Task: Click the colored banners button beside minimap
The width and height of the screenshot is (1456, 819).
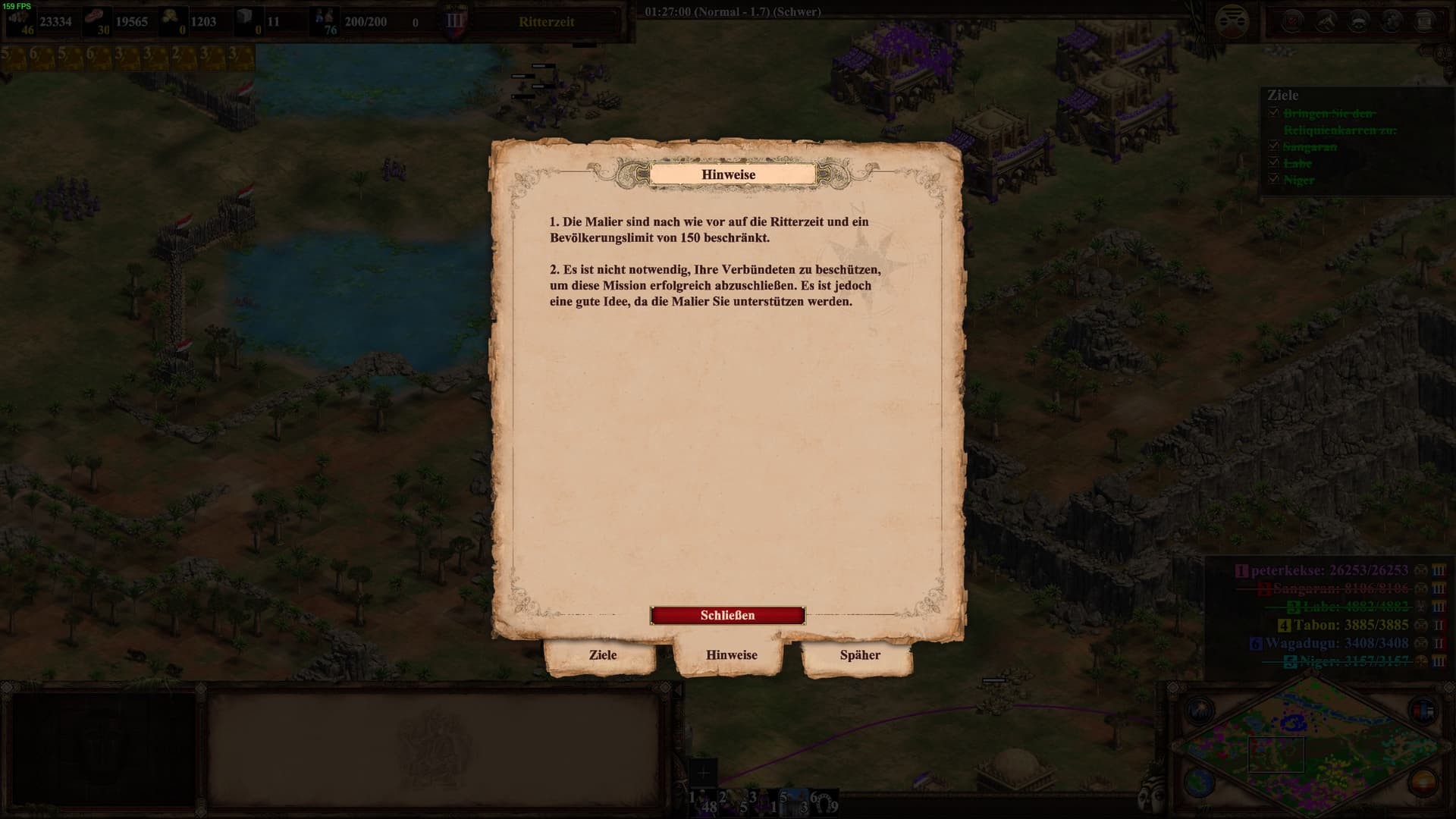Action: [1422, 711]
